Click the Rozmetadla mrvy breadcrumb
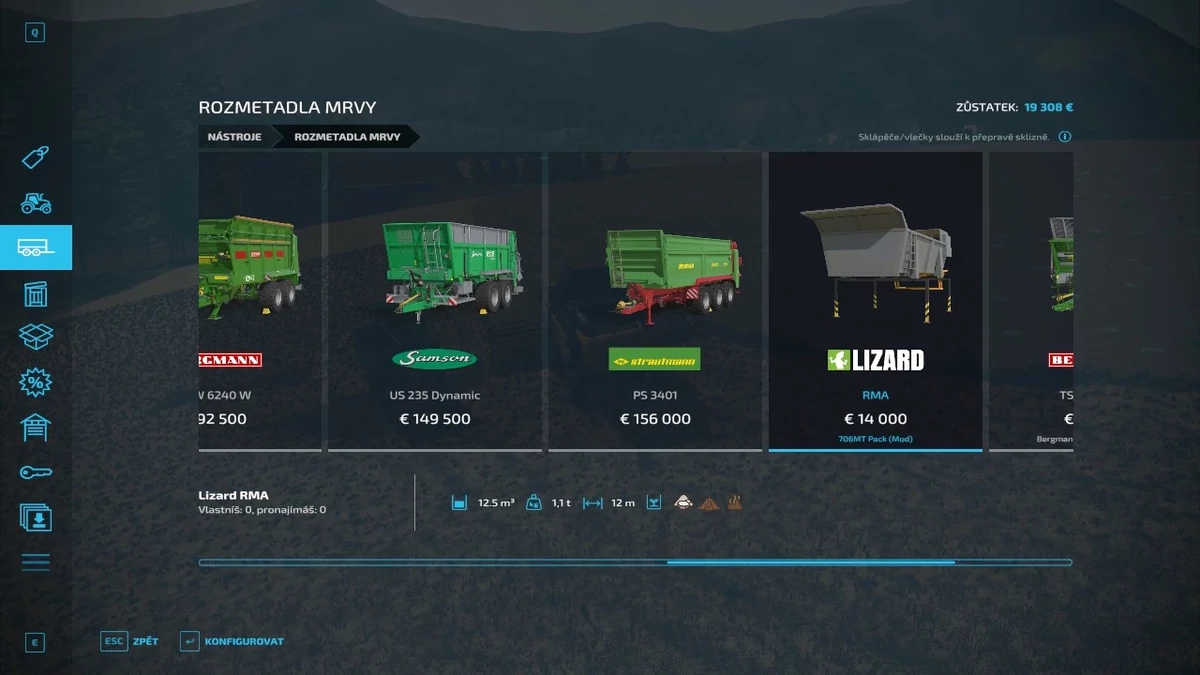Viewport: 1200px width, 675px height. tap(347, 136)
